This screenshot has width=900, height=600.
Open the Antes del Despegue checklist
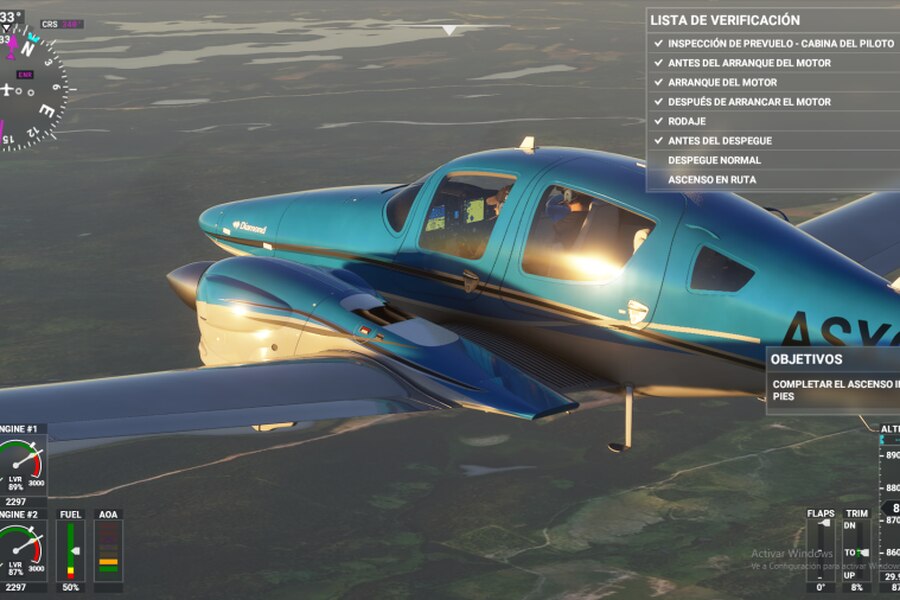click(720, 141)
